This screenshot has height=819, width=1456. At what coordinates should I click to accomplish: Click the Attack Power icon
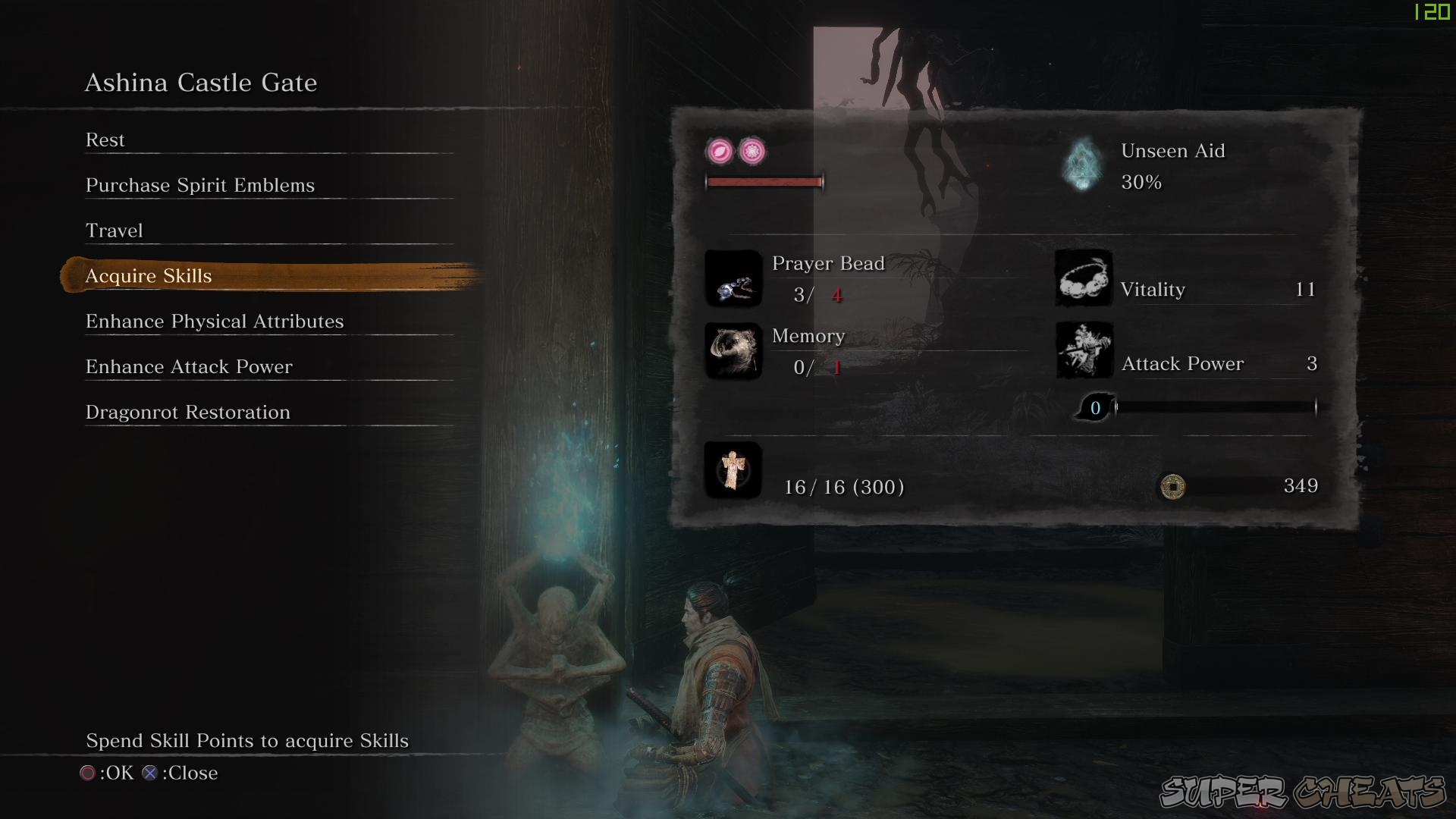[1083, 350]
